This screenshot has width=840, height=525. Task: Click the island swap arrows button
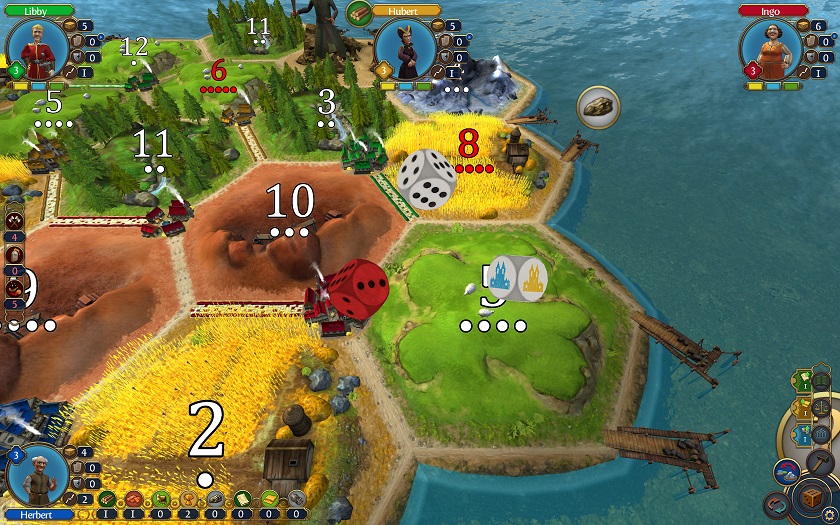[786, 472]
